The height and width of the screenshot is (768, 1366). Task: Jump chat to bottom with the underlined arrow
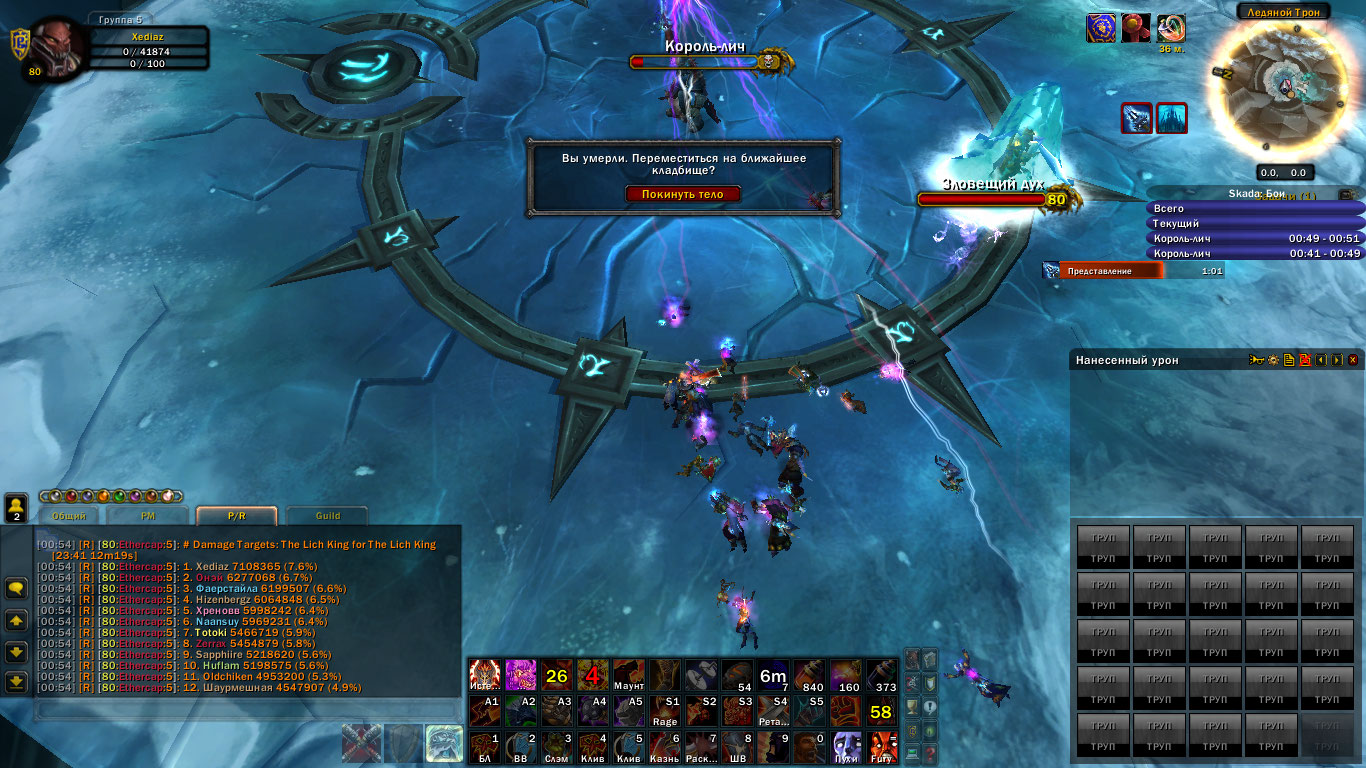[16, 682]
